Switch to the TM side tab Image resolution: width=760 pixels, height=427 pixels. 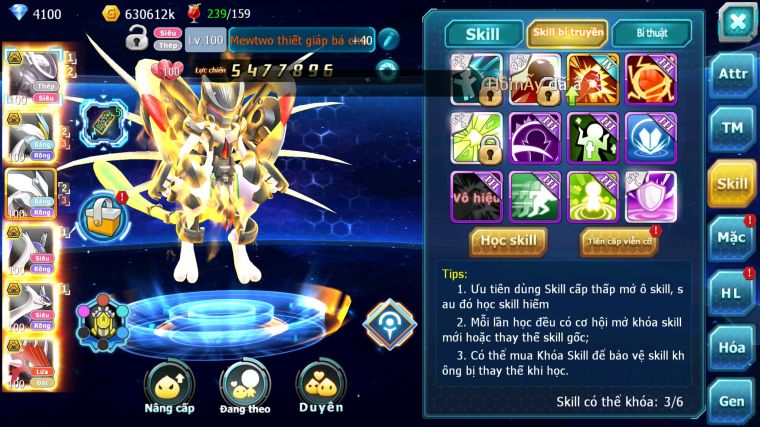click(733, 127)
